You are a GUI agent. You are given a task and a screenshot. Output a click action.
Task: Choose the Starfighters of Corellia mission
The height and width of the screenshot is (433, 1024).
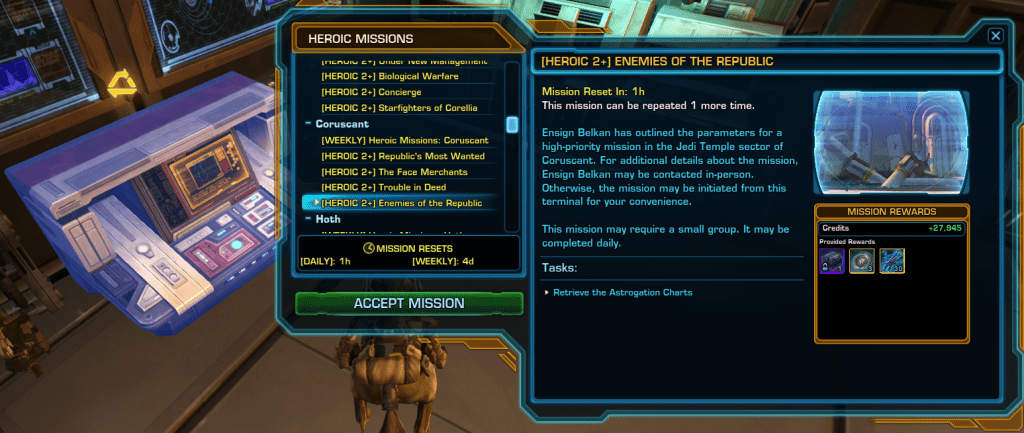pos(399,108)
